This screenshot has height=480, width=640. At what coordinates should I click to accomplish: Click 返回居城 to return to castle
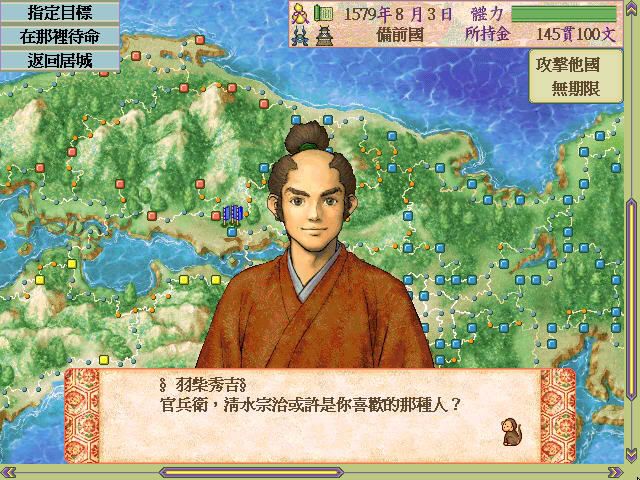click(x=59, y=58)
